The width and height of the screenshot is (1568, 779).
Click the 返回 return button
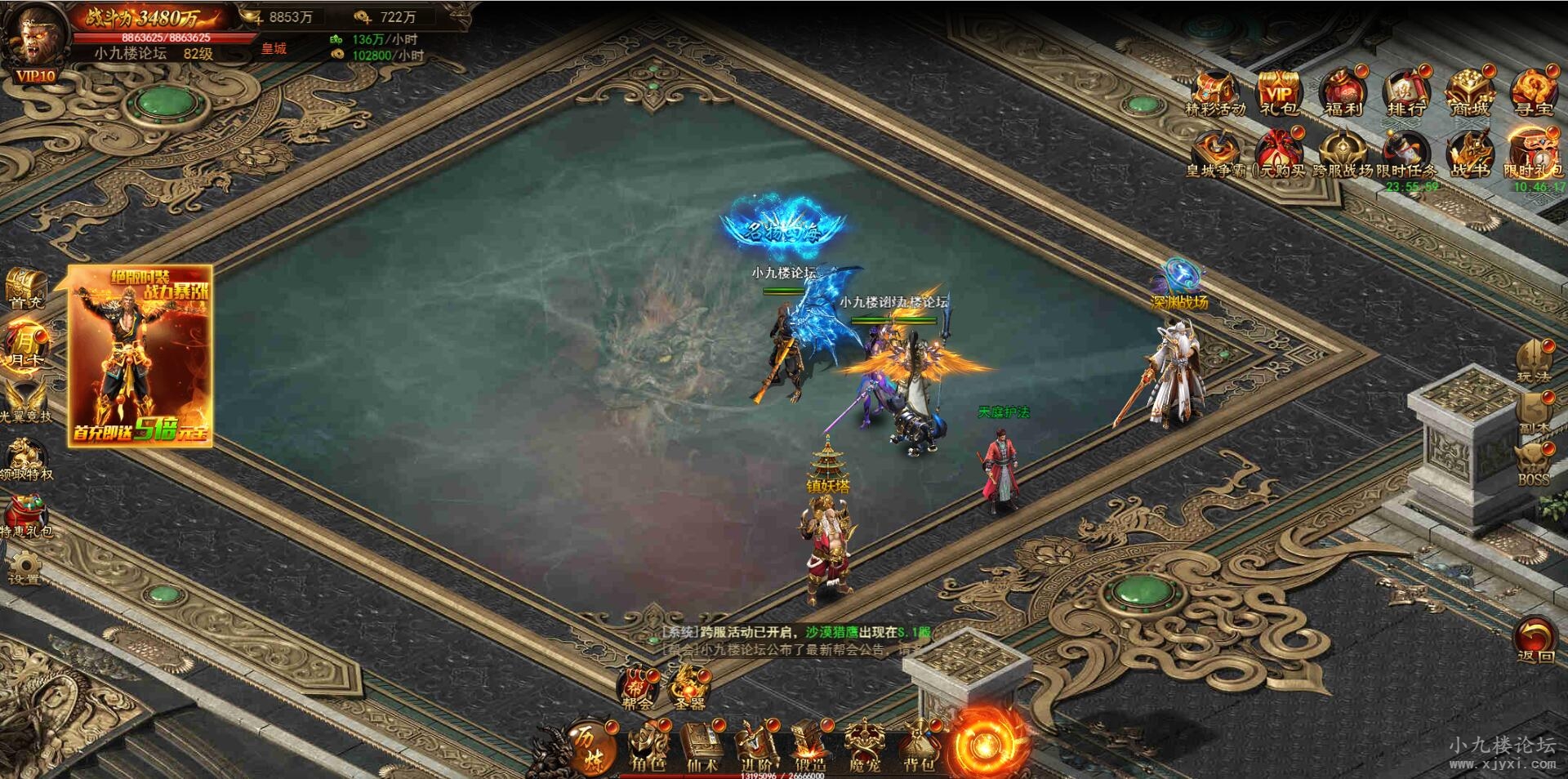coord(1535,639)
